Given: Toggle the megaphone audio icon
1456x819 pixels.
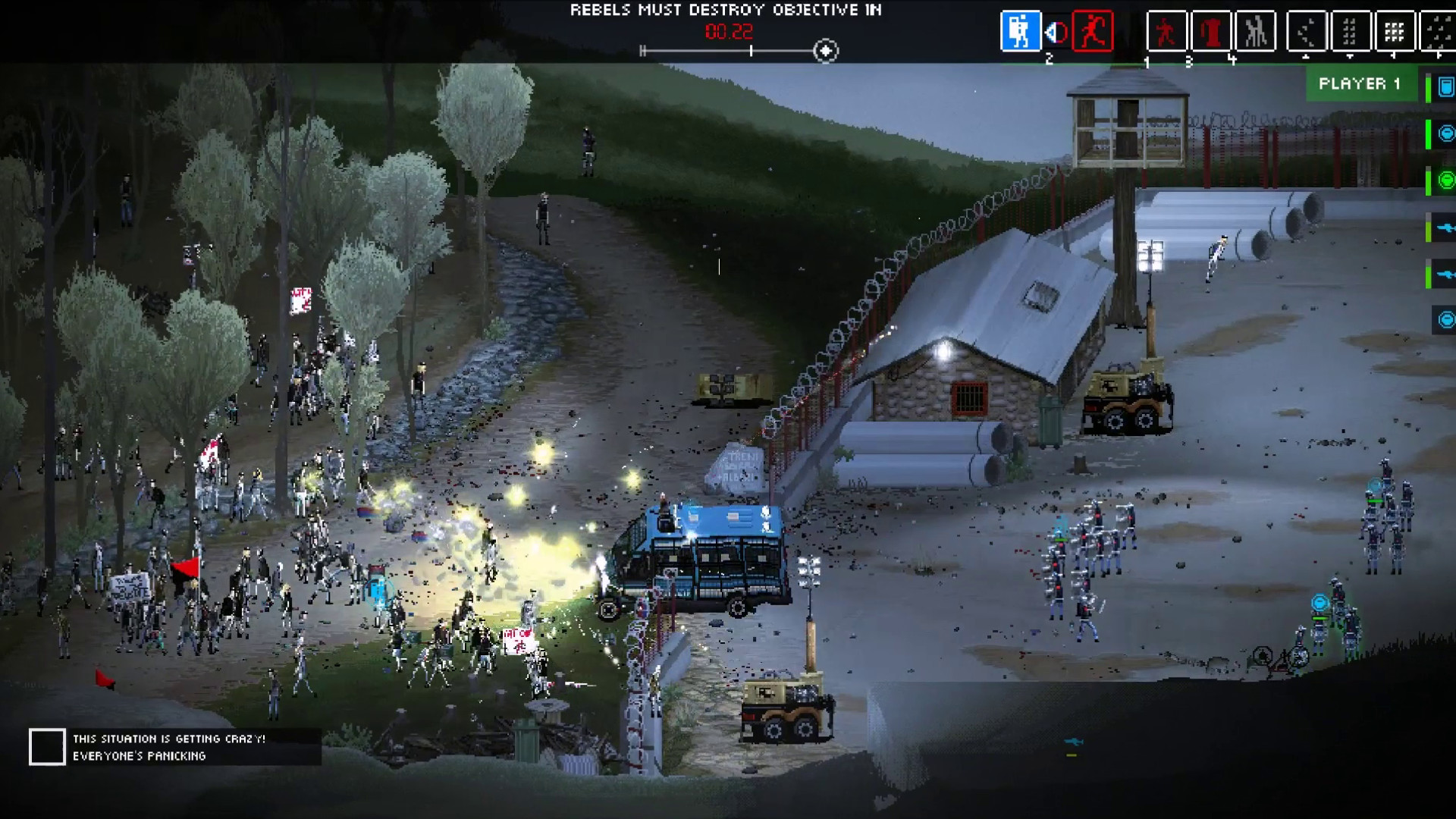Looking at the screenshot, I should point(1056,32).
